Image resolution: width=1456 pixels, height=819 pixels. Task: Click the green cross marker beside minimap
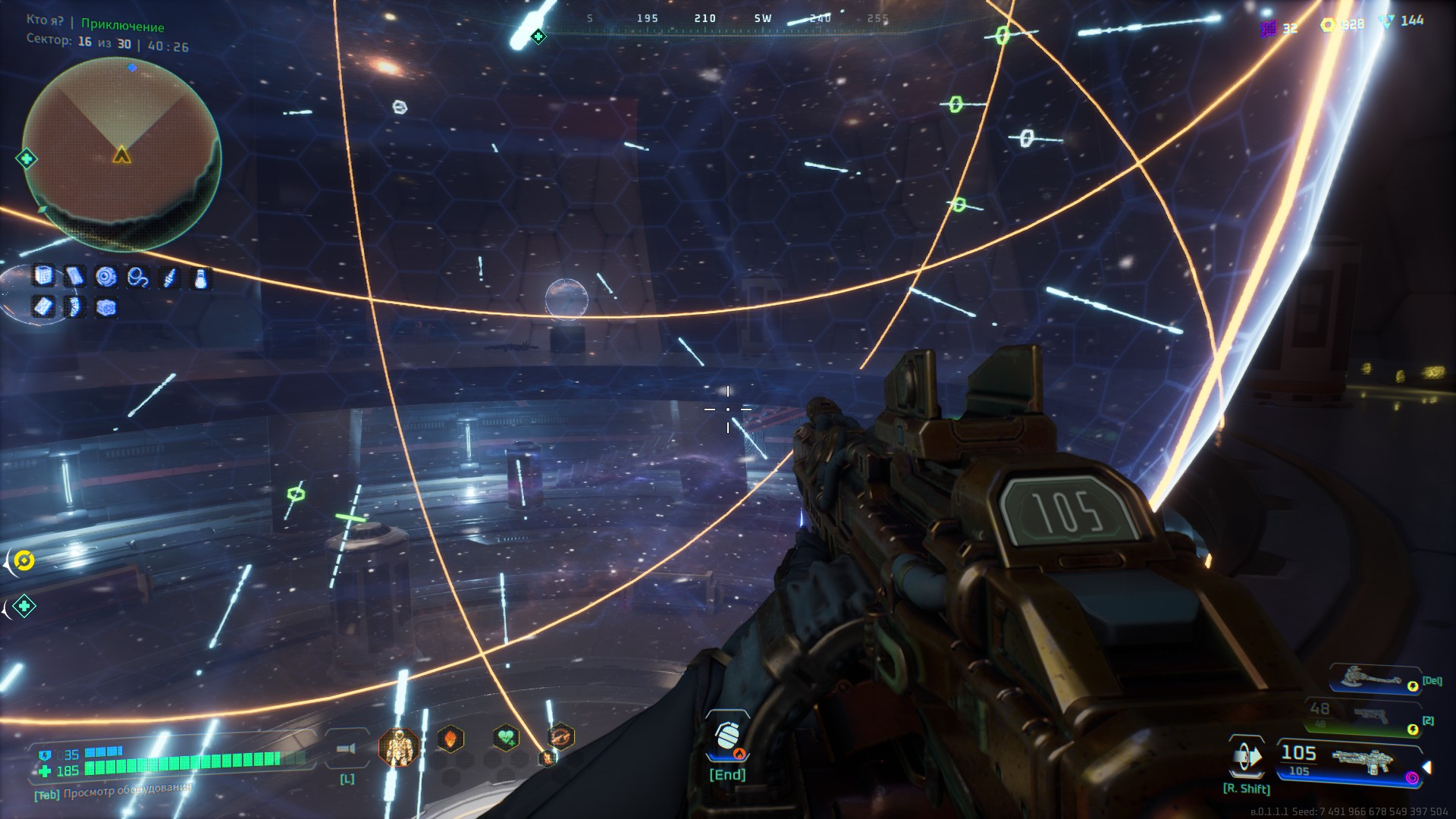click(x=27, y=158)
